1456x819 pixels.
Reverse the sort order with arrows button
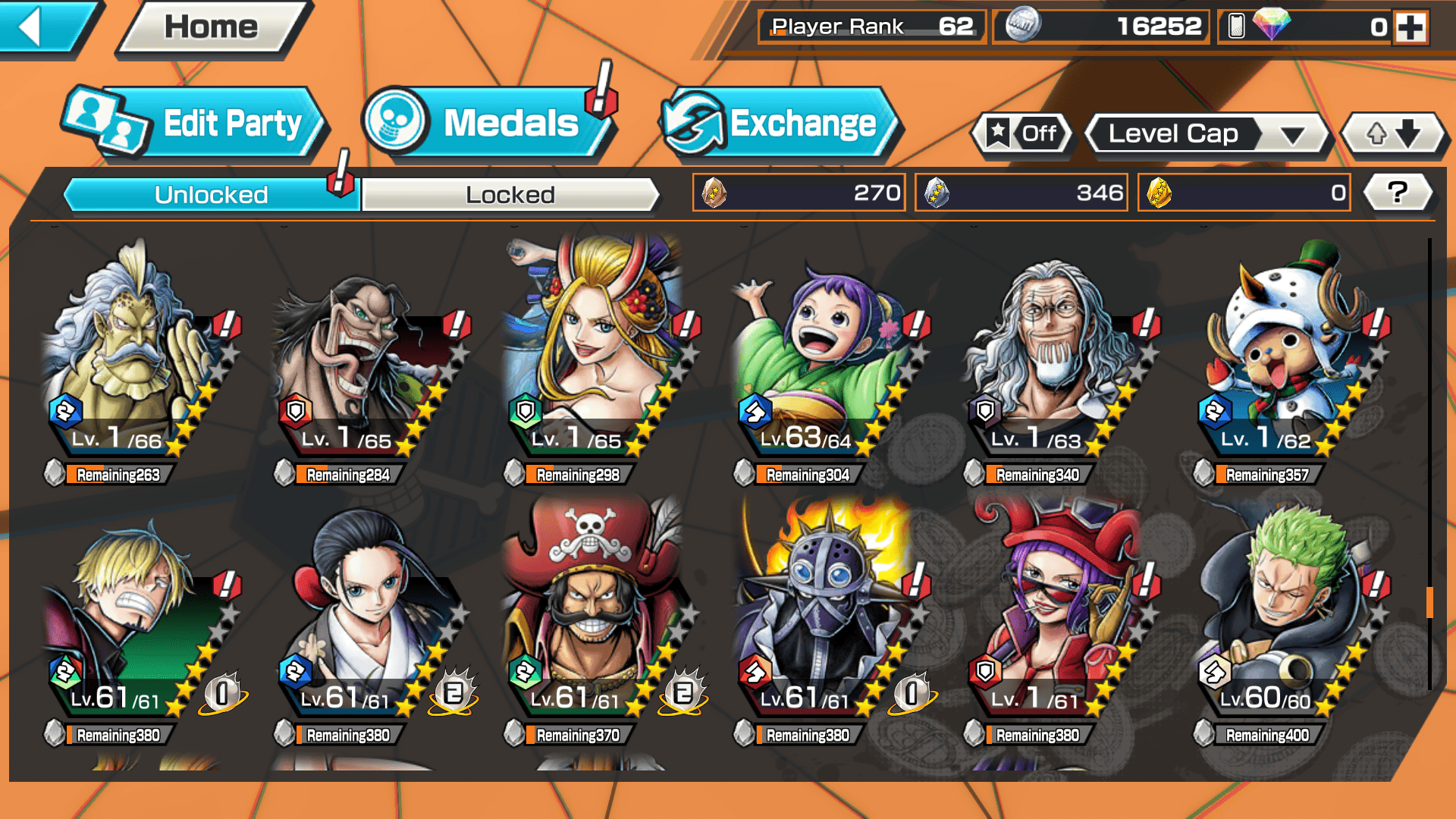[x=1393, y=134]
